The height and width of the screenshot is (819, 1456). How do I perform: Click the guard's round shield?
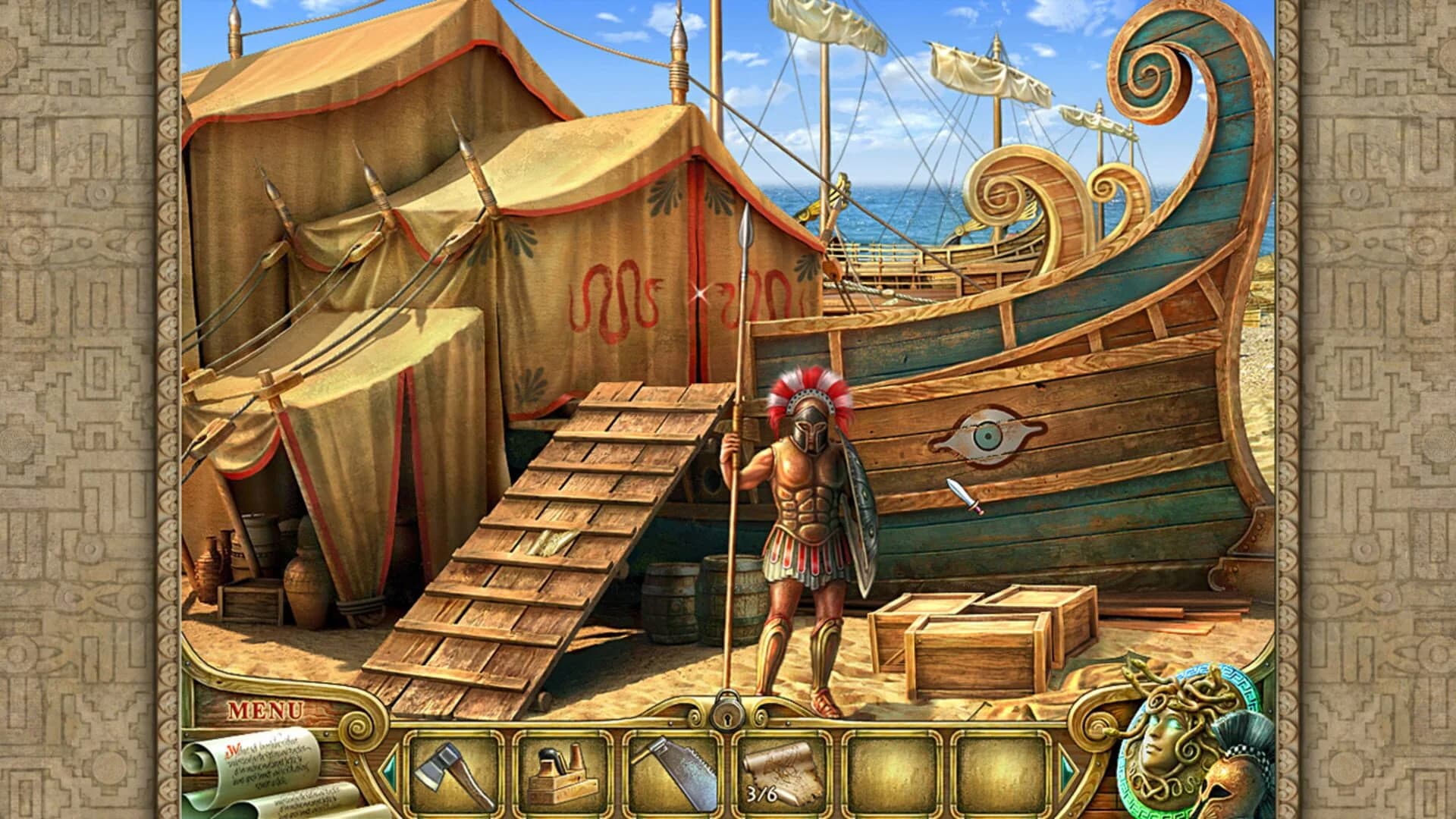pos(863,516)
